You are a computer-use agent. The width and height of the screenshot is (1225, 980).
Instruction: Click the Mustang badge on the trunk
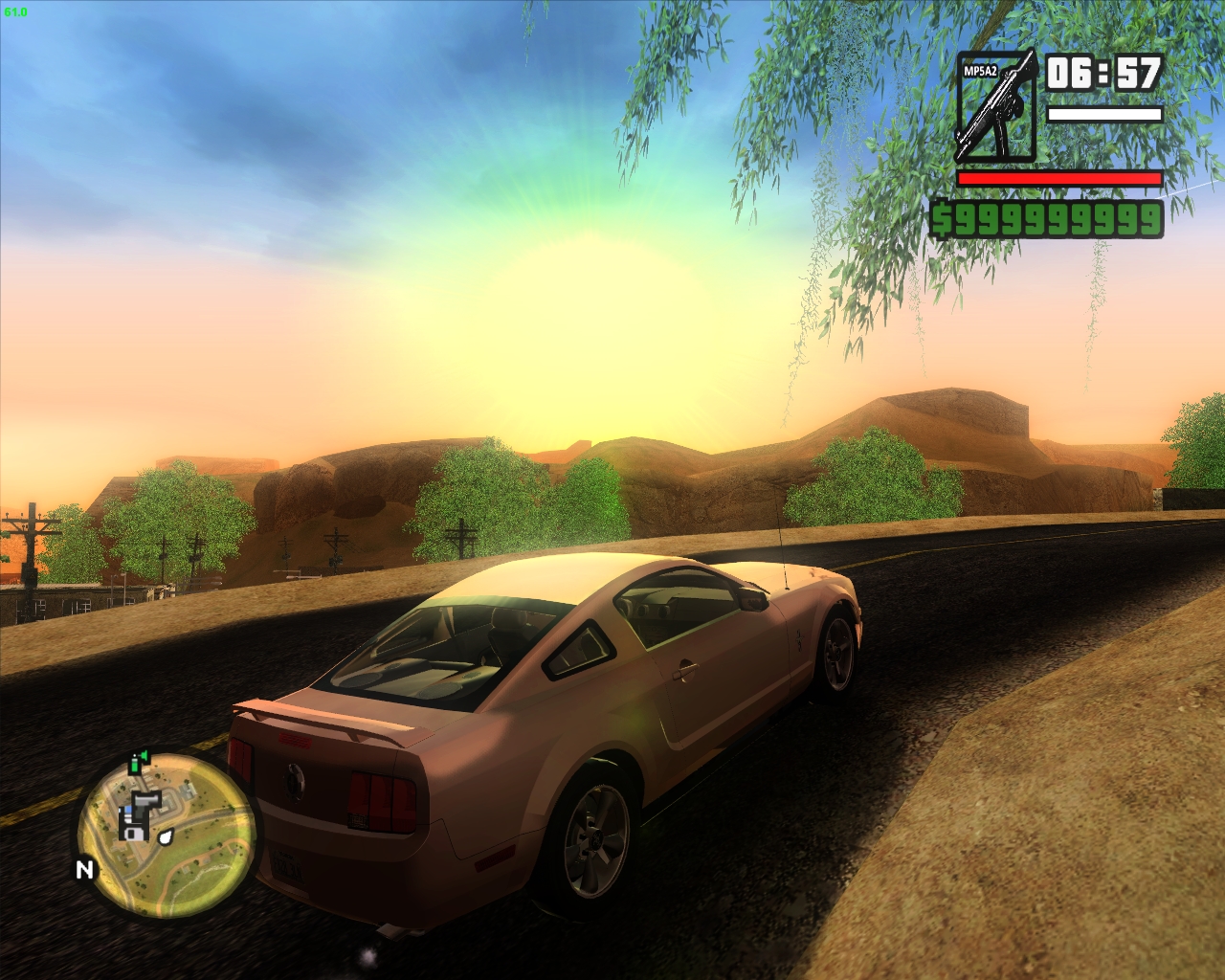point(295,783)
